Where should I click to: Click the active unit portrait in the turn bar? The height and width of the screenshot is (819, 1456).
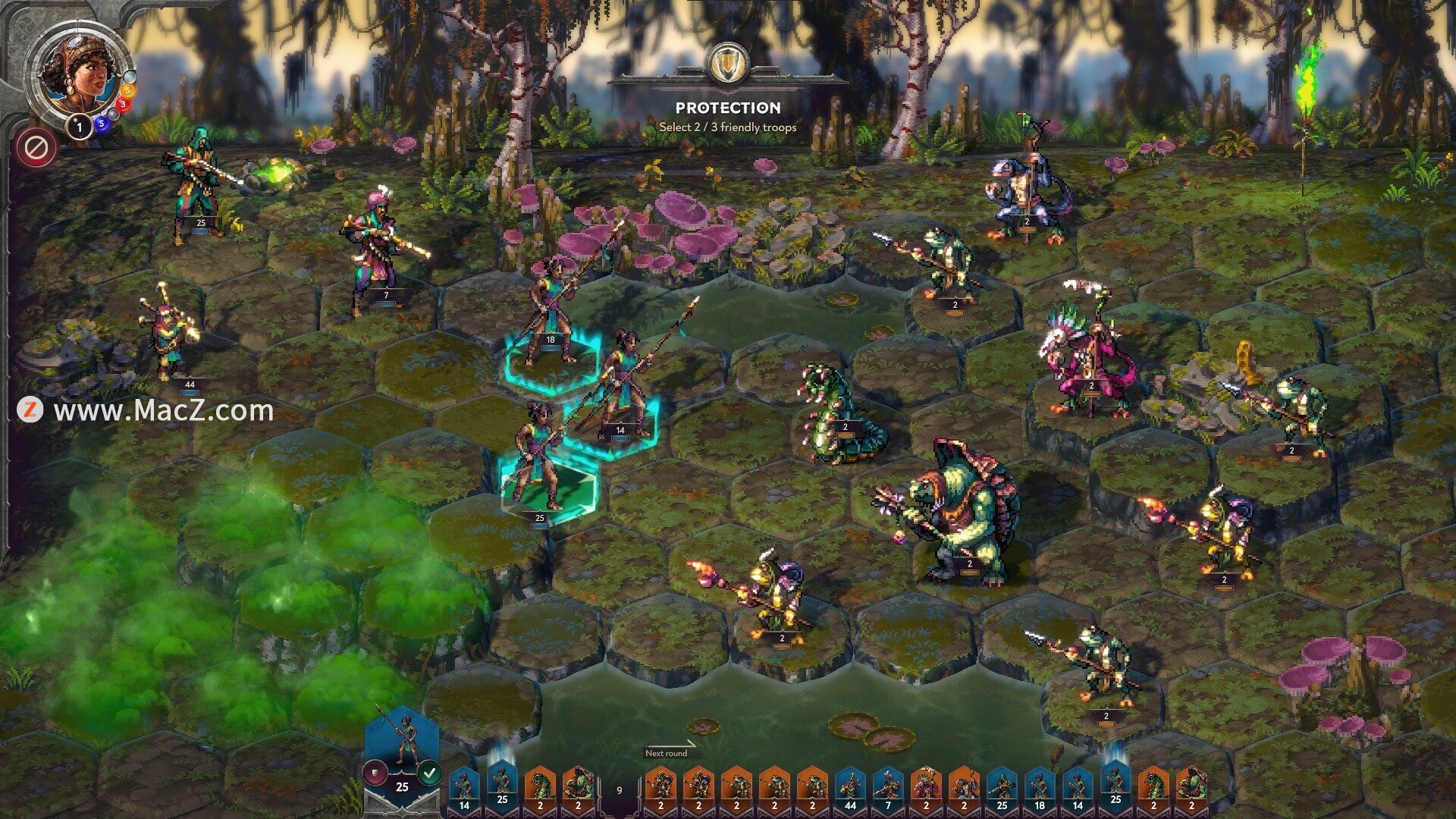click(x=403, y=743)
